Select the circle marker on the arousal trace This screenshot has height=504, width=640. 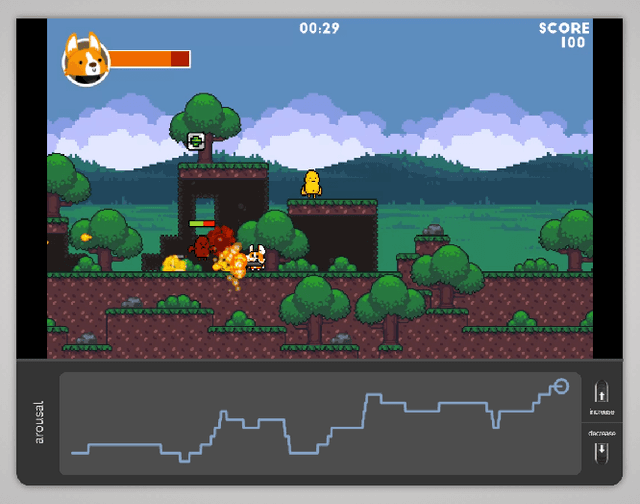[560, 386]
